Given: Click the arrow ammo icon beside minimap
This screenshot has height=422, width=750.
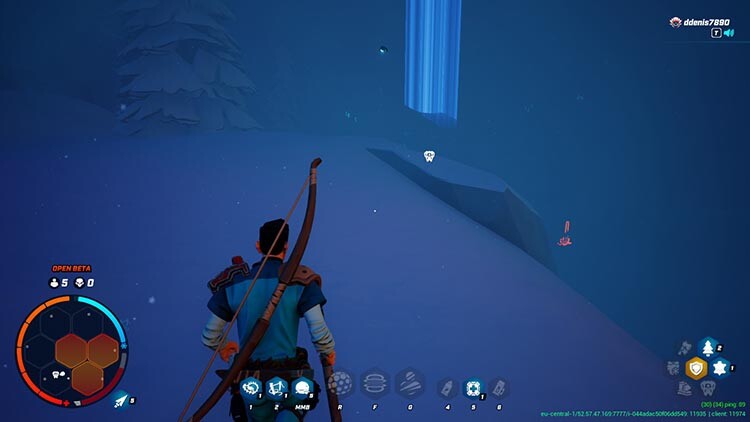Looking at the screenshot, I should pyautogui.click(x=121, y=400).
